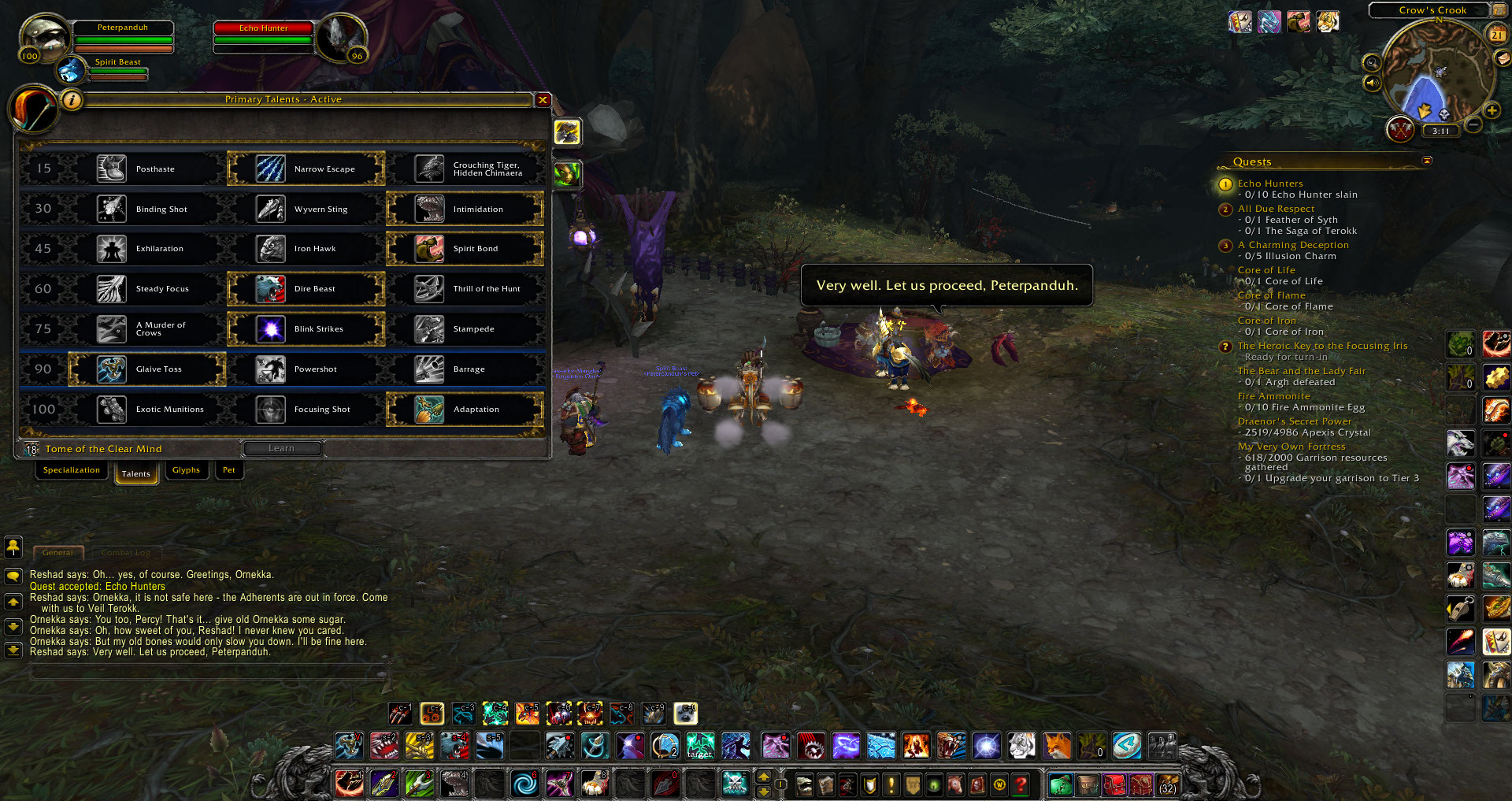Close the Primary Talents window
This screenshot has height=801, width=1512.
coord(543,99)
